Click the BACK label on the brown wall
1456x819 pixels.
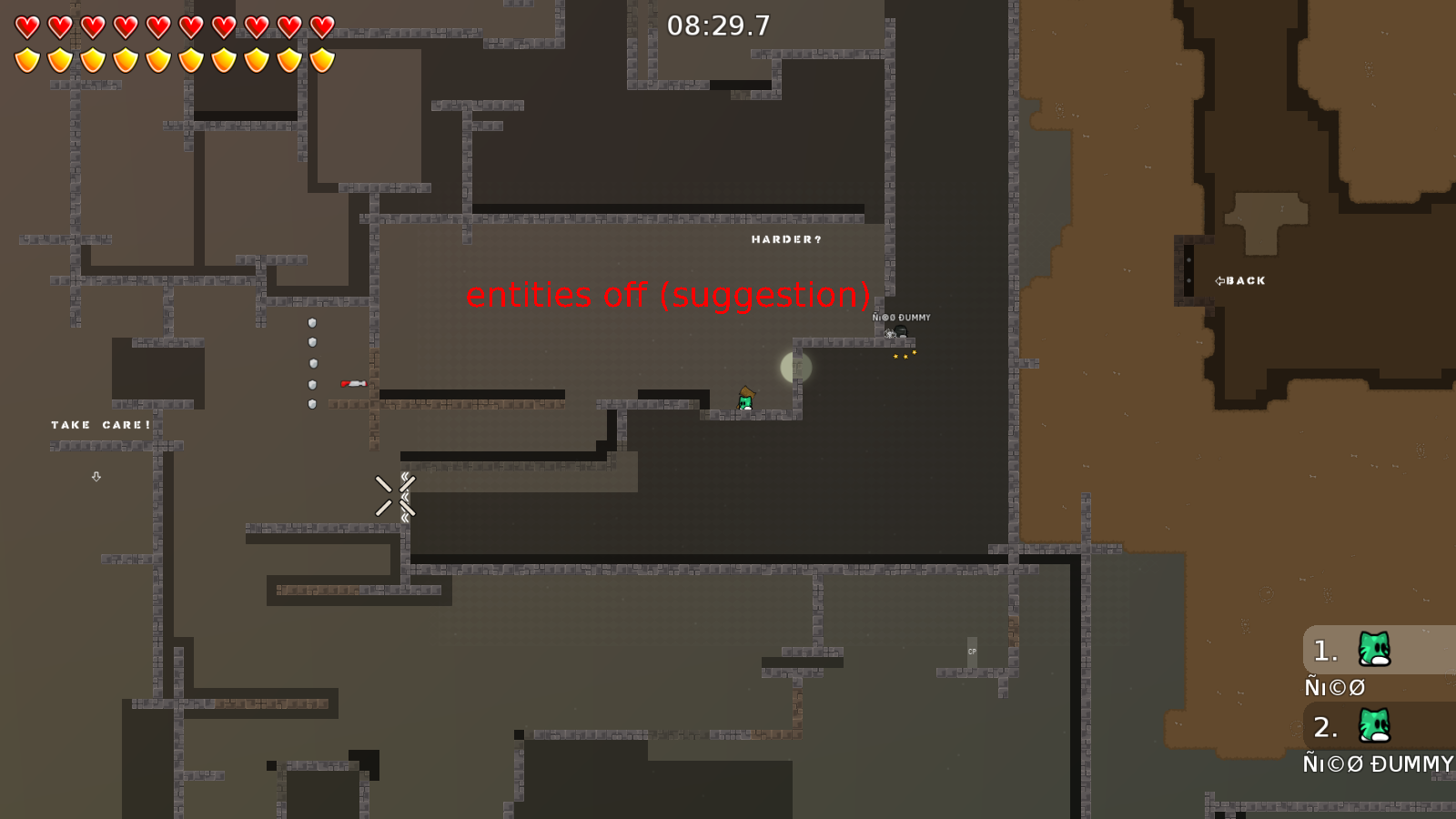(x=1245, y=280)
